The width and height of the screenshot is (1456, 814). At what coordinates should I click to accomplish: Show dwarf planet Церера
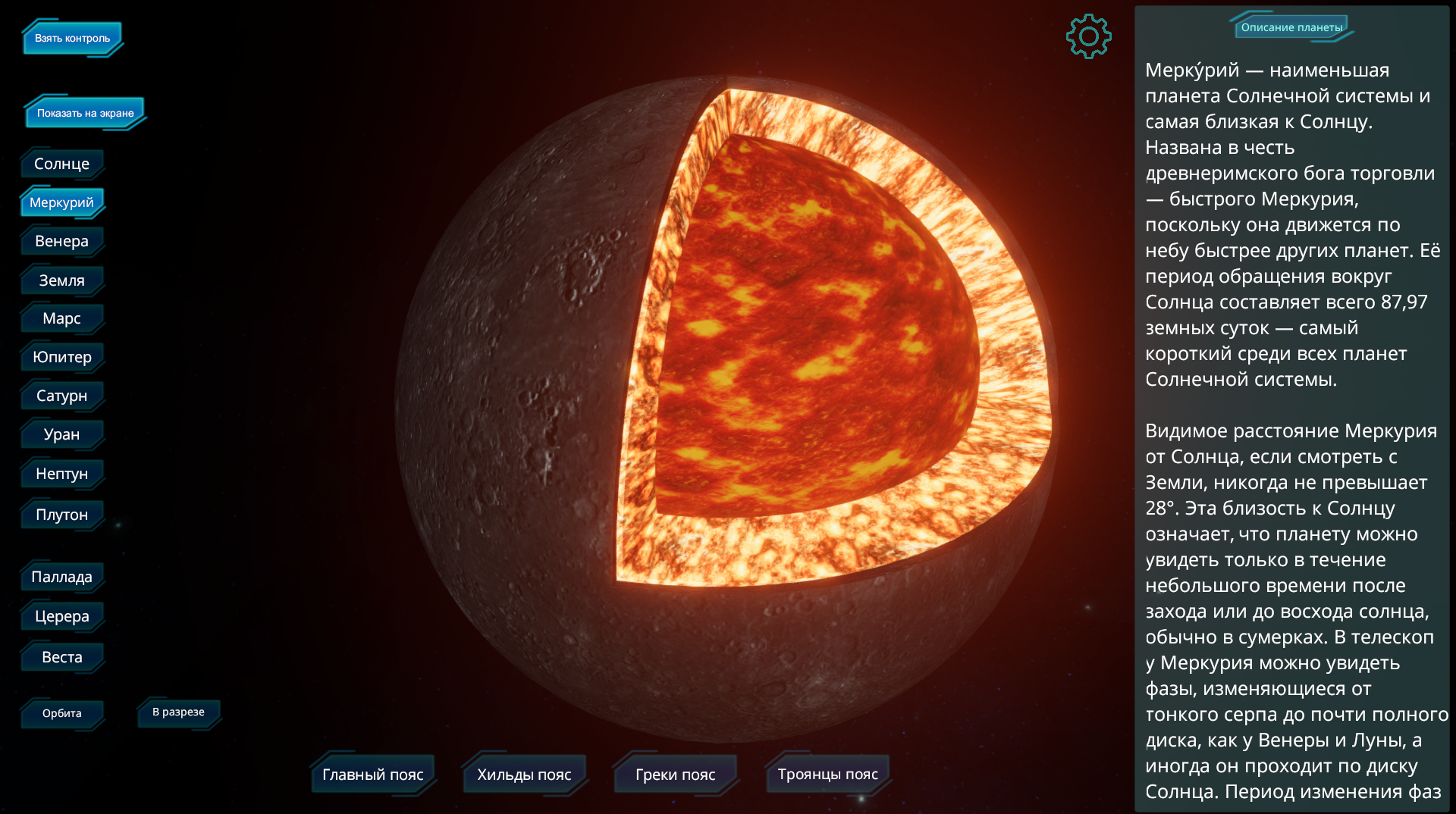click(61, 616)
